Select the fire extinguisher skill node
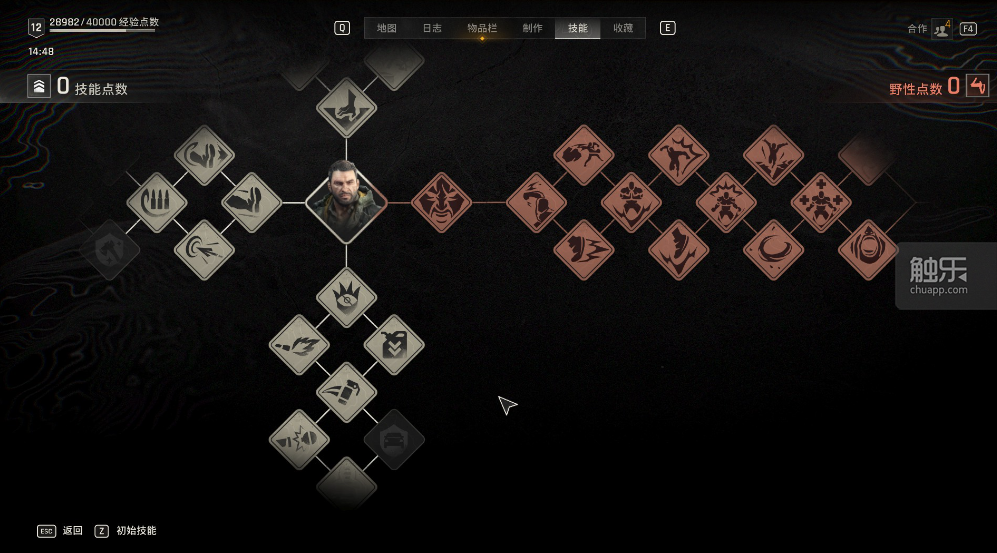997x553 pixels. [x=346, y=392]
